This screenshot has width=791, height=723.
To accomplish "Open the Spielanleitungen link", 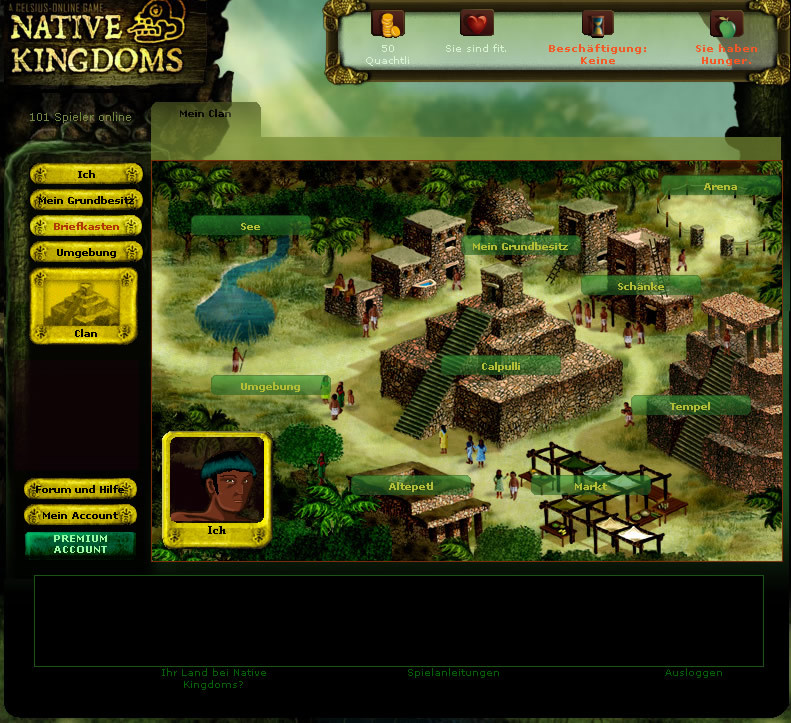I will click(x=453, y=673).
